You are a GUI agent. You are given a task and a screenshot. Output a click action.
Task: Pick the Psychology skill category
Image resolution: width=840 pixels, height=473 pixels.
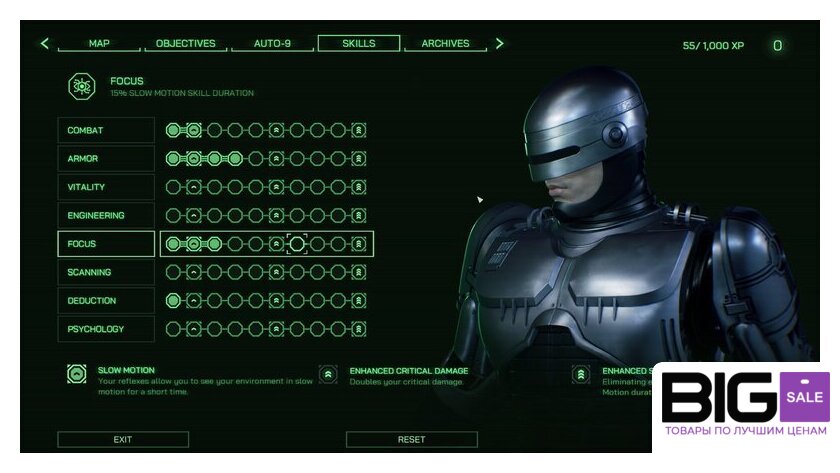pos(106,329)
